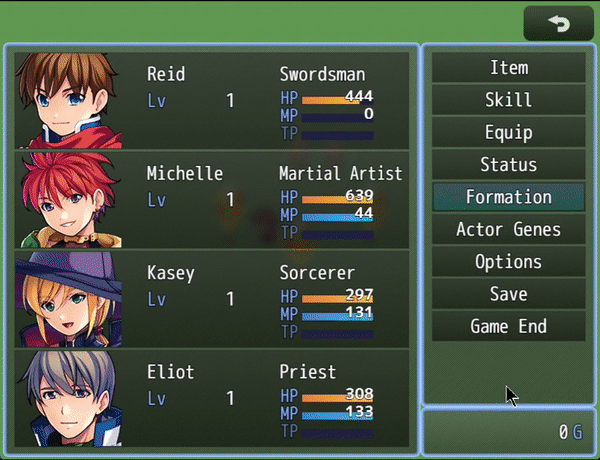The height and width of the screenshot is (460, 600).
Task: Show the Status screen
Action: pos(508,165)
